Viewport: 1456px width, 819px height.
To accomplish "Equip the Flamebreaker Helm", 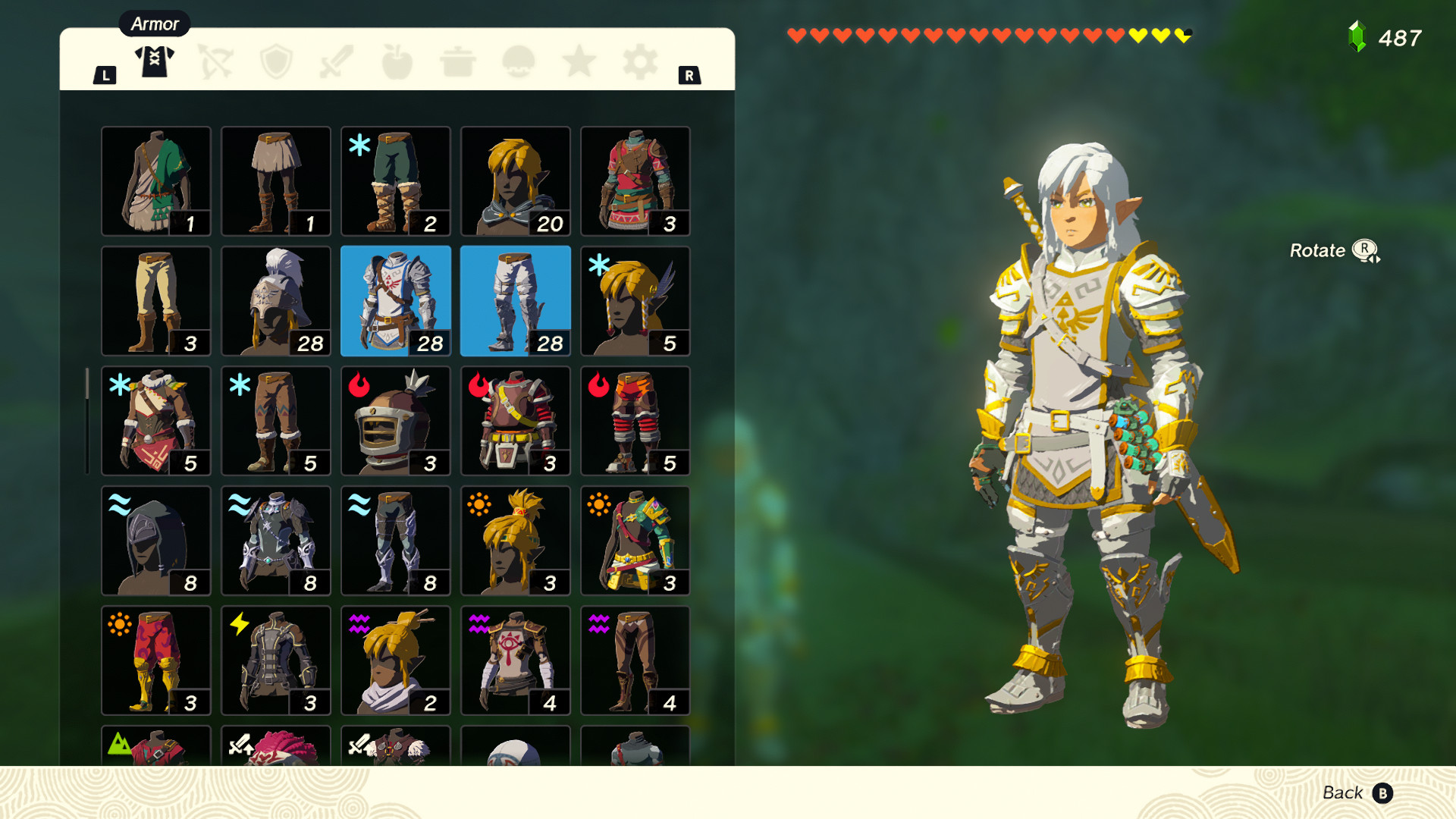I will tap(395, 421).
